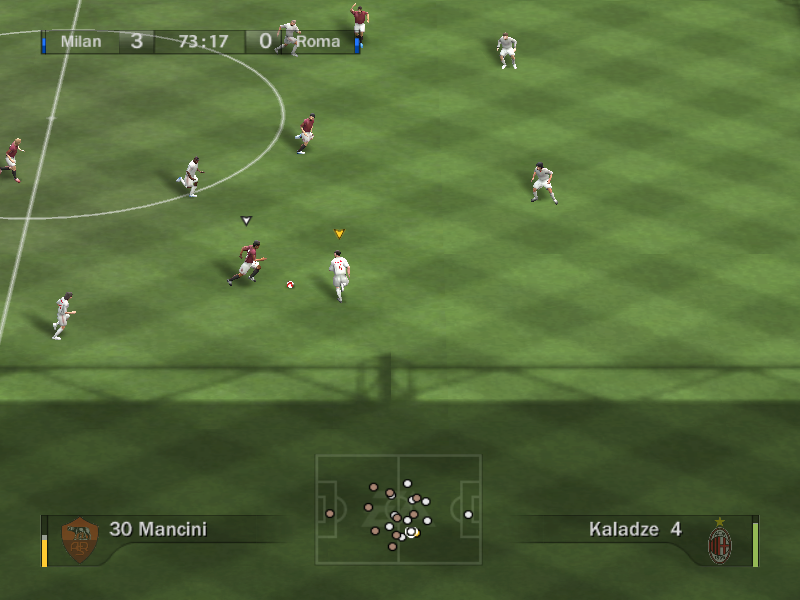
Task: Select the 30 Mancini player panel
Action: pos(158,529)
